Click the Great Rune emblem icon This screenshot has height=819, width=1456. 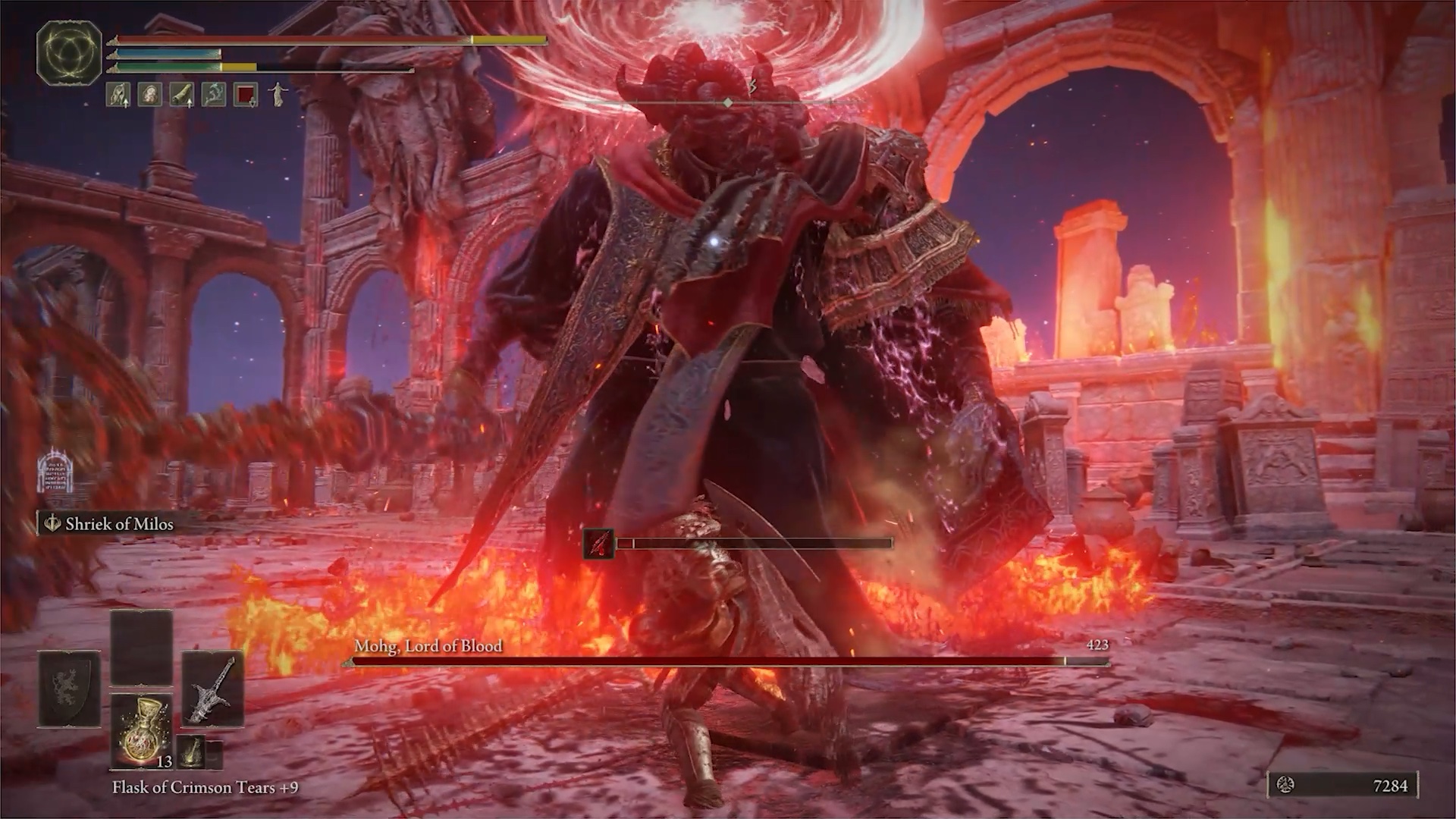(x=69, y=52)
